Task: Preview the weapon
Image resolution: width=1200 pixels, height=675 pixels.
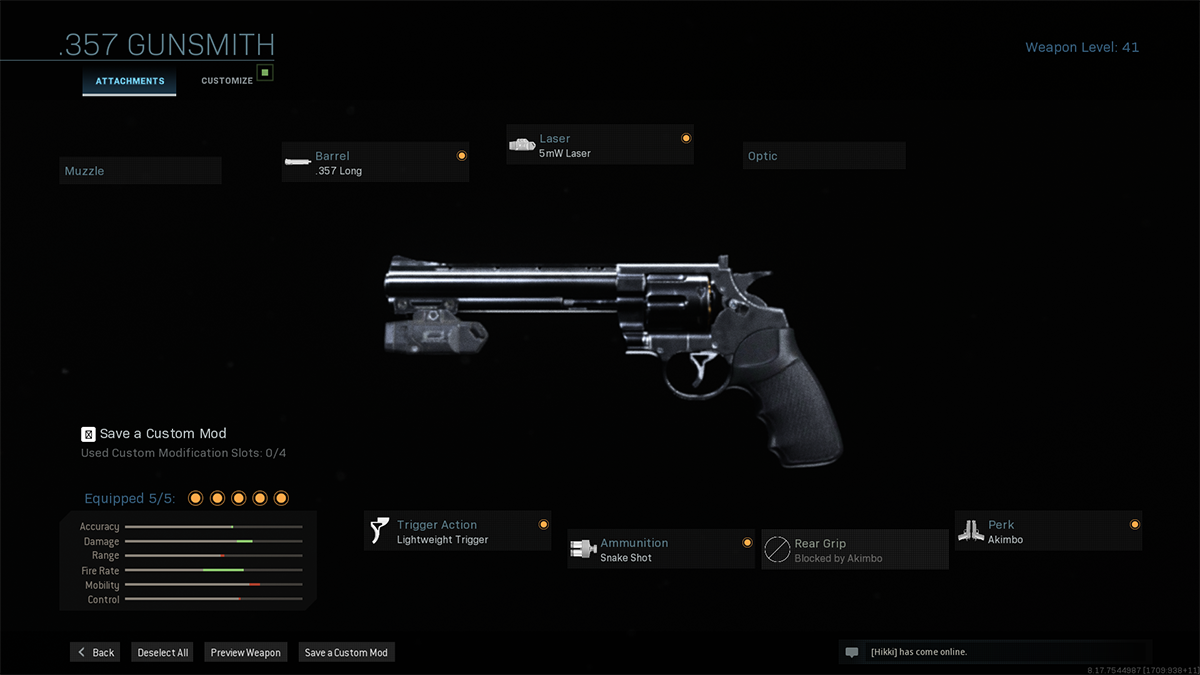Action: 246,652
